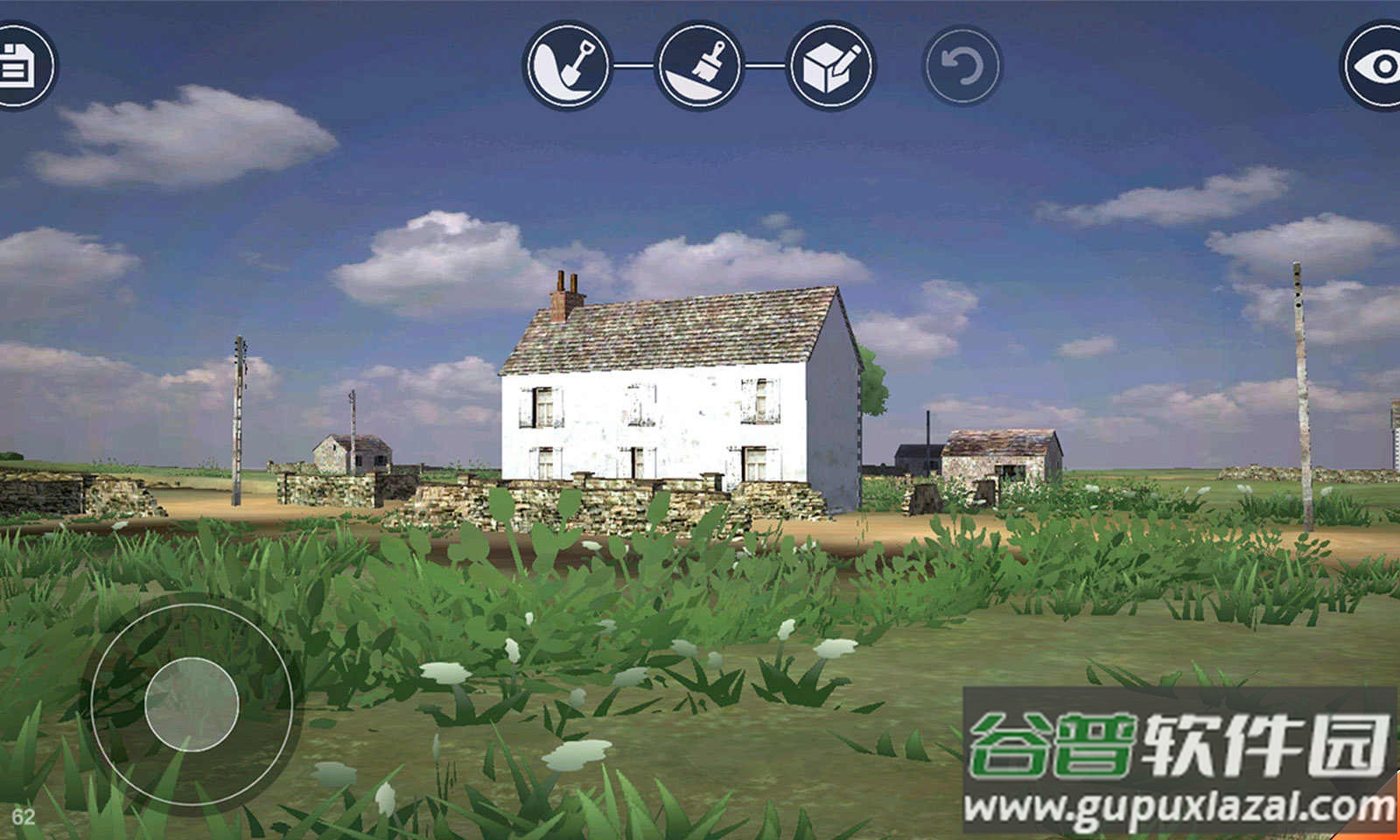
Task: Select the shovel terrain digging tool
Action: coord(567,66)
